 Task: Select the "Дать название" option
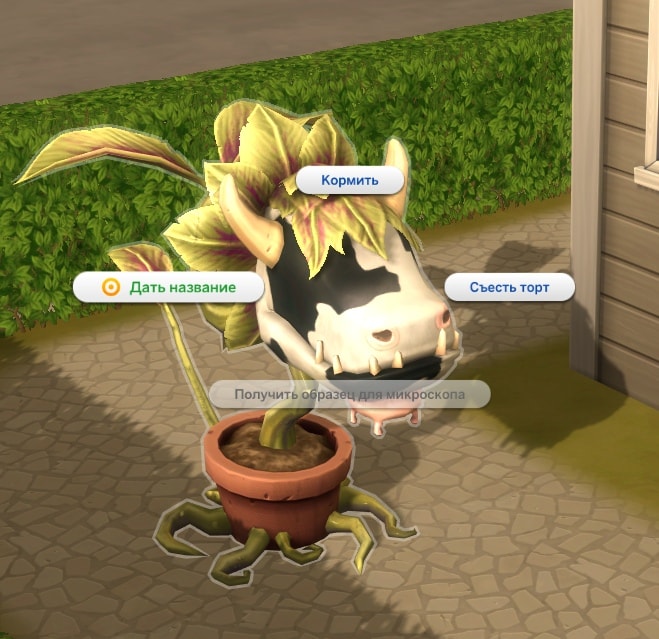coord(170,287)
